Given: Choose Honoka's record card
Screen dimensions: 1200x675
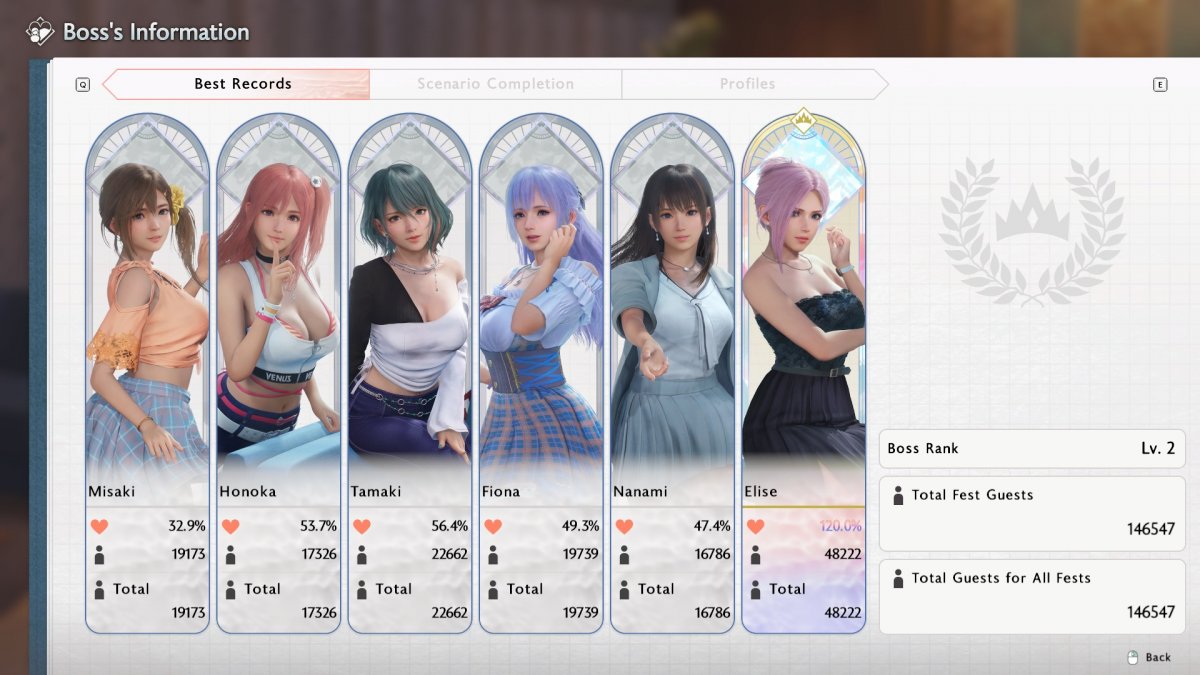Looking at the screenshot, I should click(x=278, y=372).
